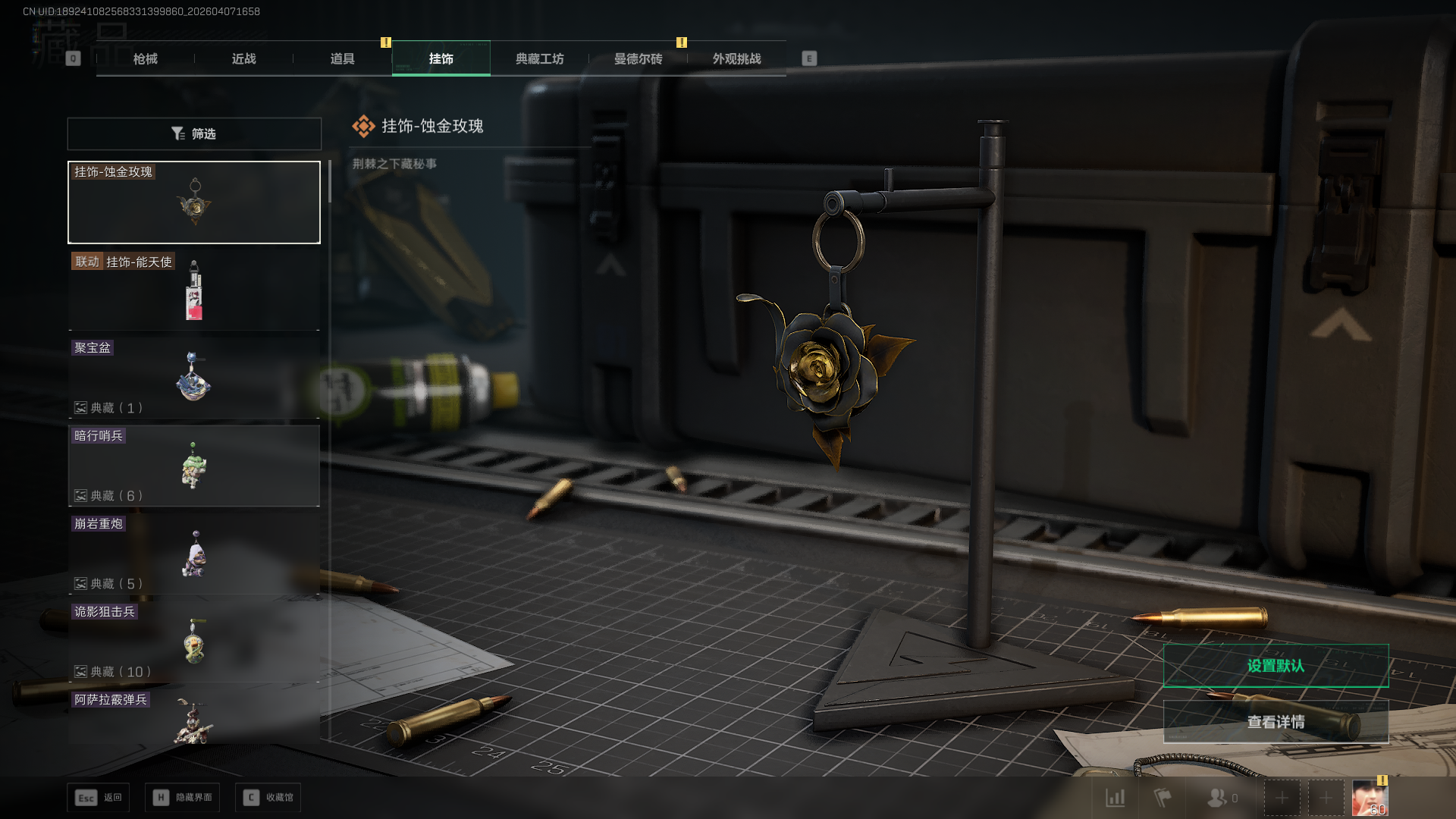Image resolution: width=1456 pixels, height=819 pixels.
Task: Select the 道具 tab
Action: (342, 58)
